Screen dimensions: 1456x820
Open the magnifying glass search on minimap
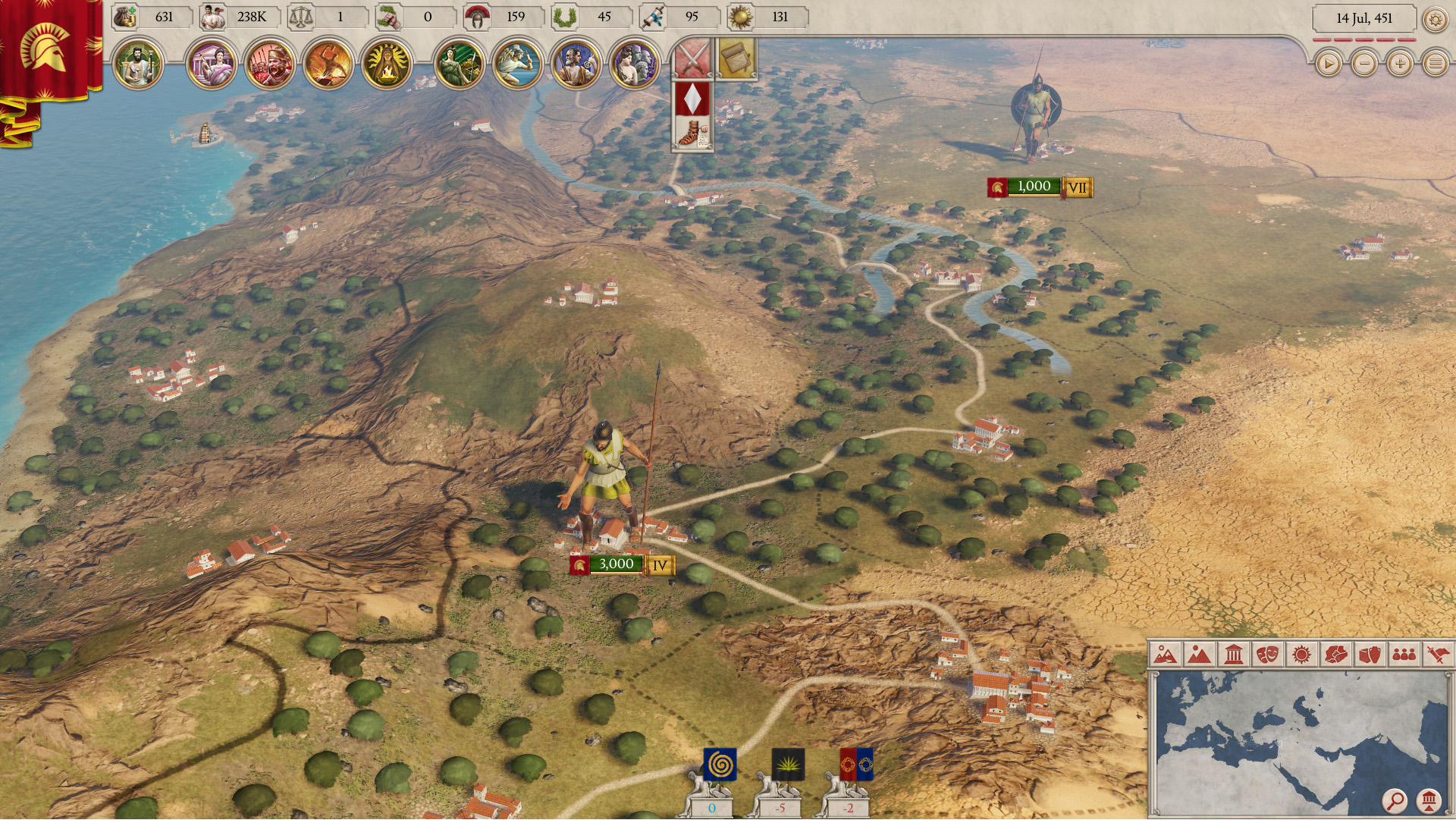coord(1394,800)
